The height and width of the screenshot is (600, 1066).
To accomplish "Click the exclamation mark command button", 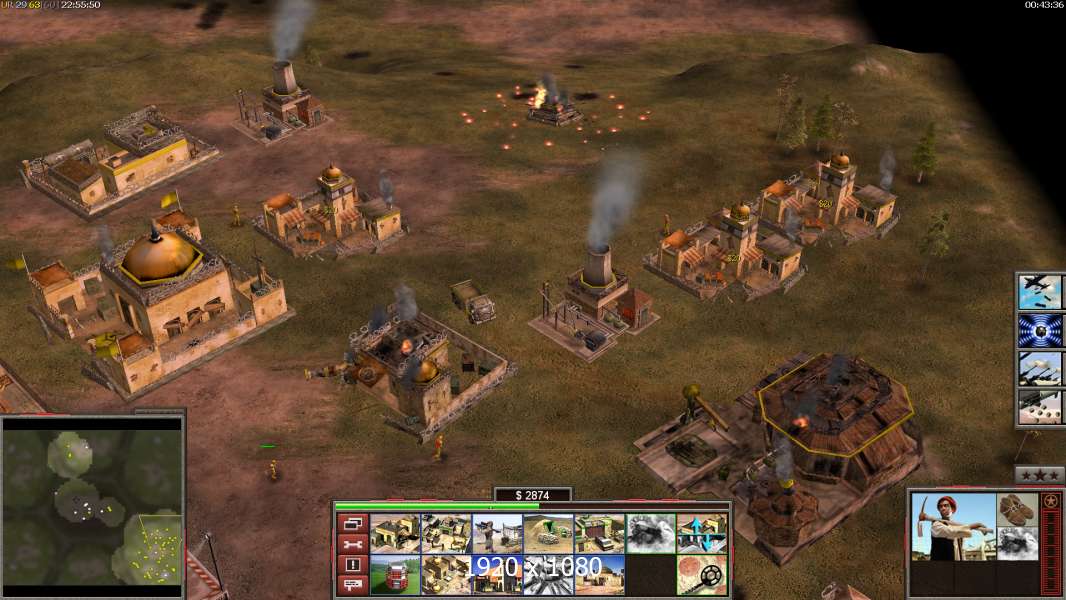I will (351, 565).
